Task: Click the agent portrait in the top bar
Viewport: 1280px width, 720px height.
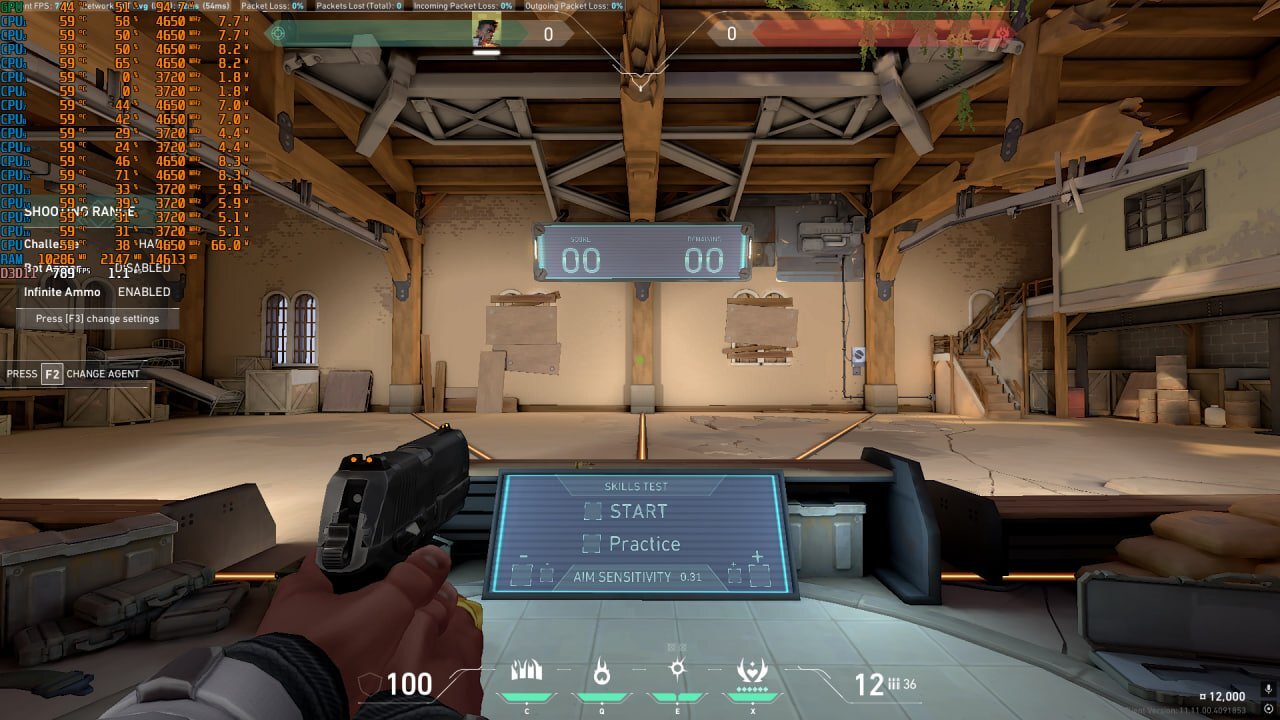Action: (x=486, y=33)
